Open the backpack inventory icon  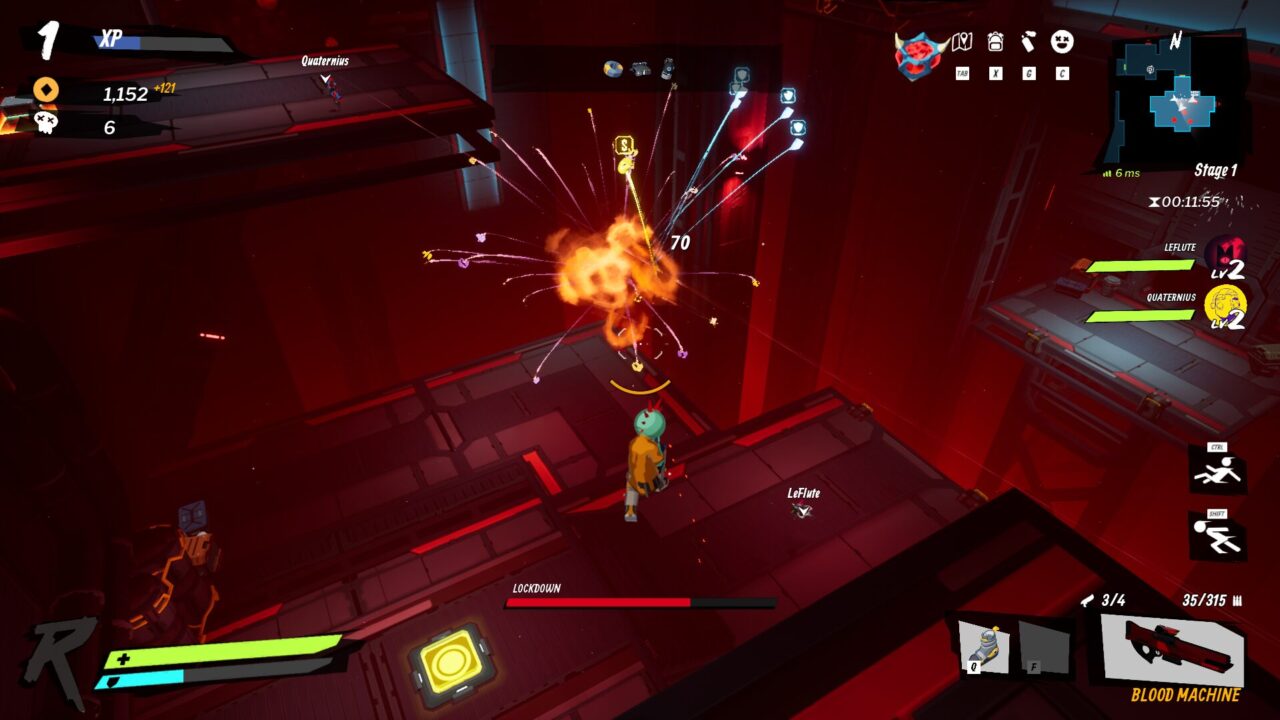pyautogui.click(x=996, y=42)
